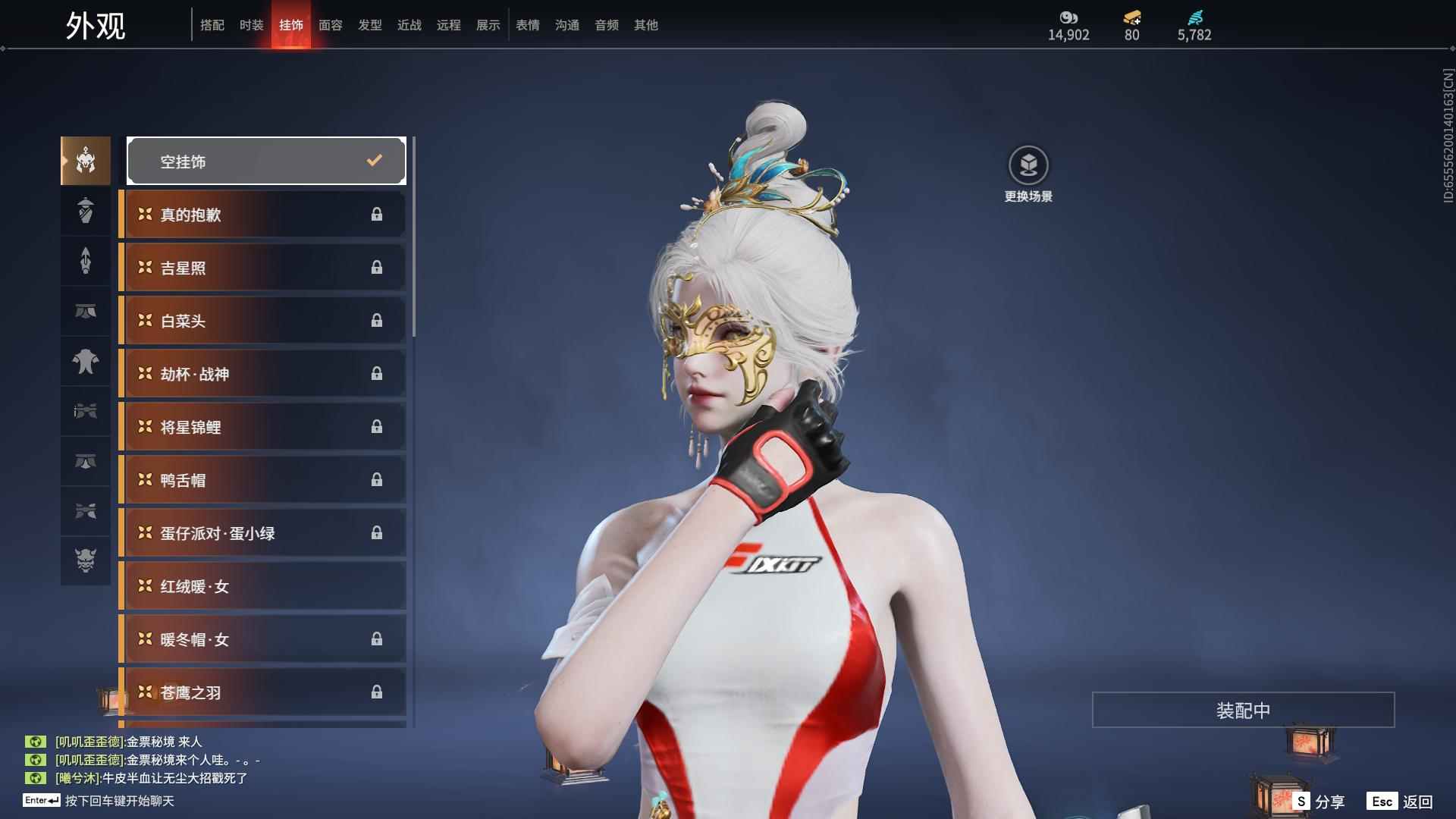1456x819 pixels.
Task: Select the 吉星照 accessory
Action: coord(262,268)
